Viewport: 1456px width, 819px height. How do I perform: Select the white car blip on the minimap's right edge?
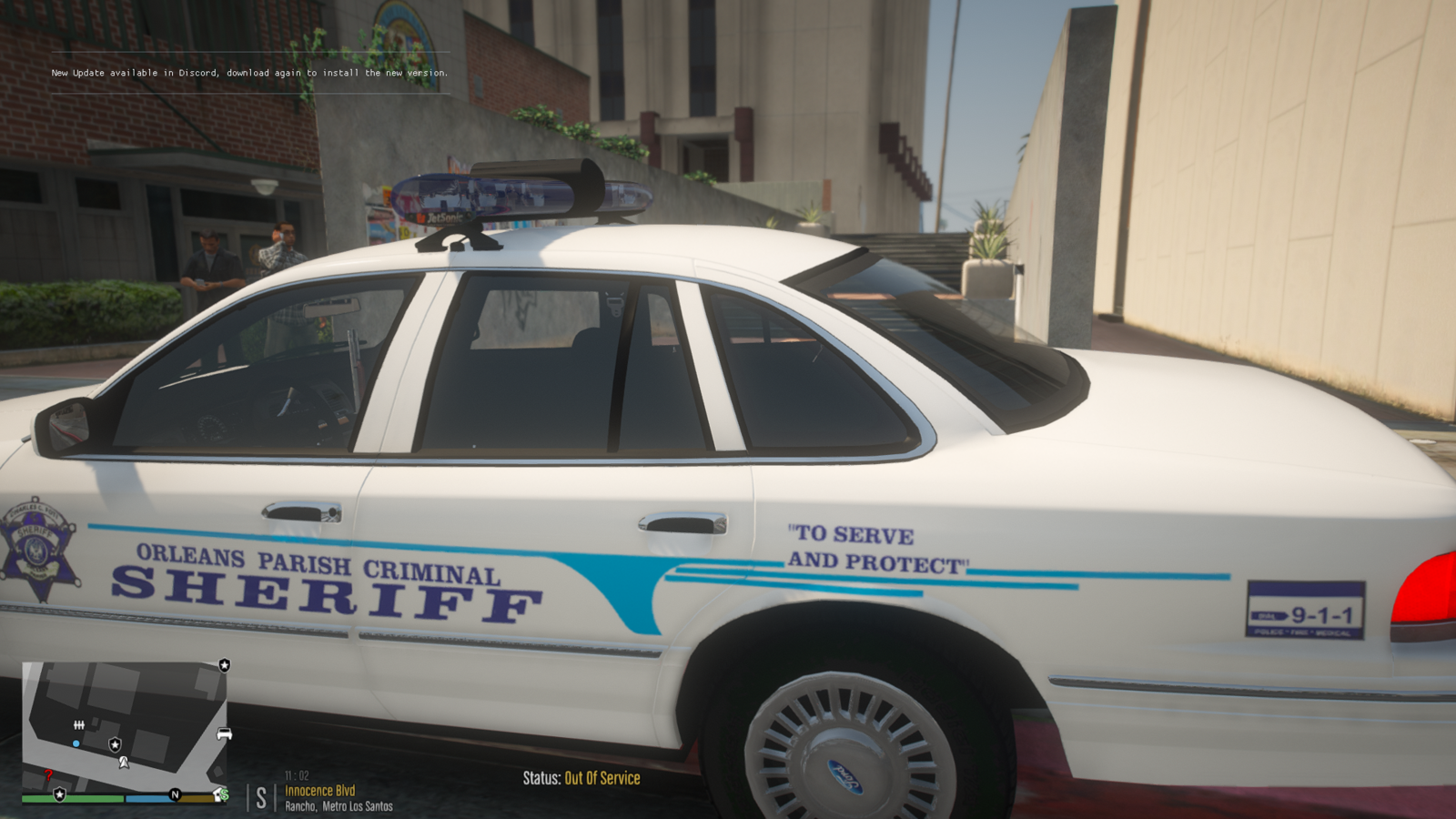click(x=225, y=734)
